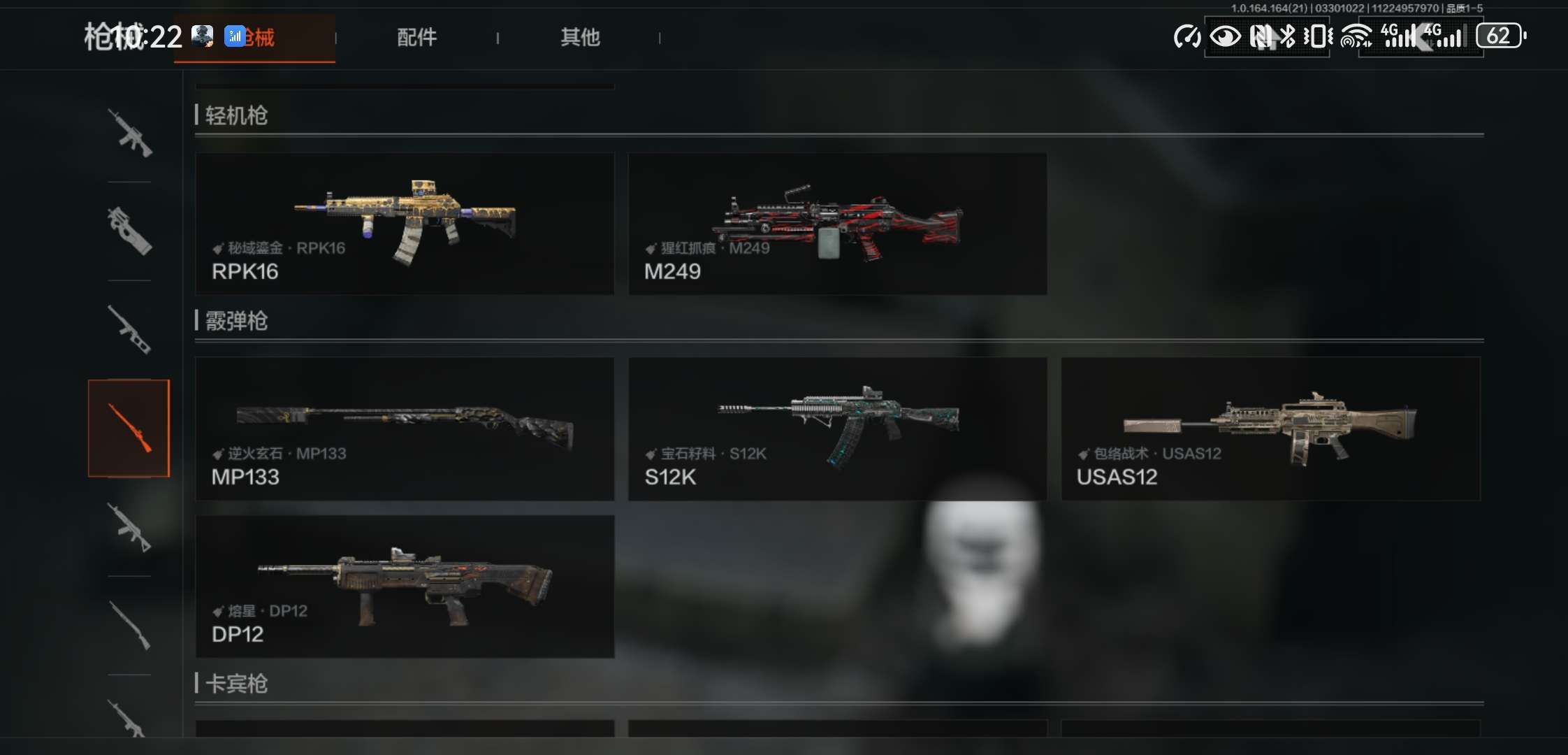The width and height of the screenshot is (1568, 755).
Task: Select the gold RPK16 light machine gun
Action: (405, 223)
